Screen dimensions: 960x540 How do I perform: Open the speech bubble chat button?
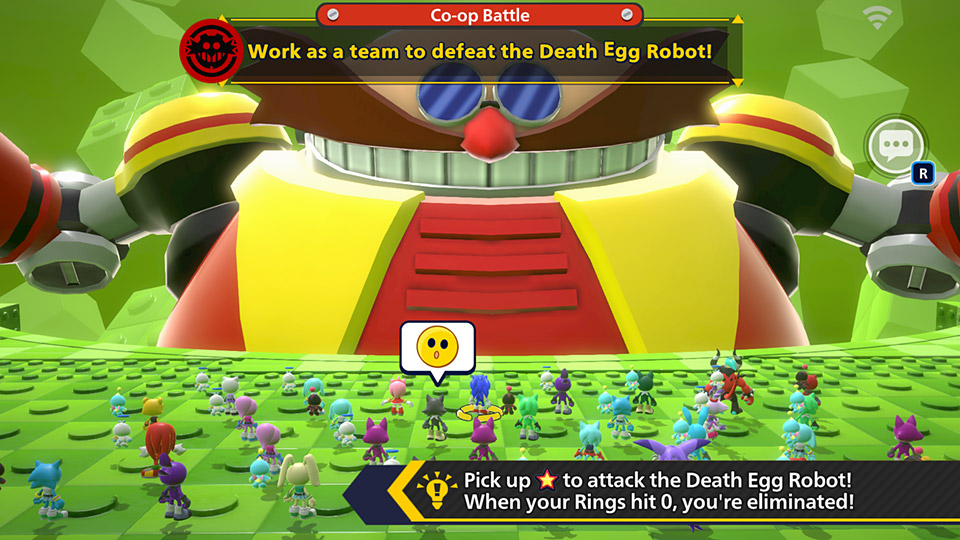893,148
